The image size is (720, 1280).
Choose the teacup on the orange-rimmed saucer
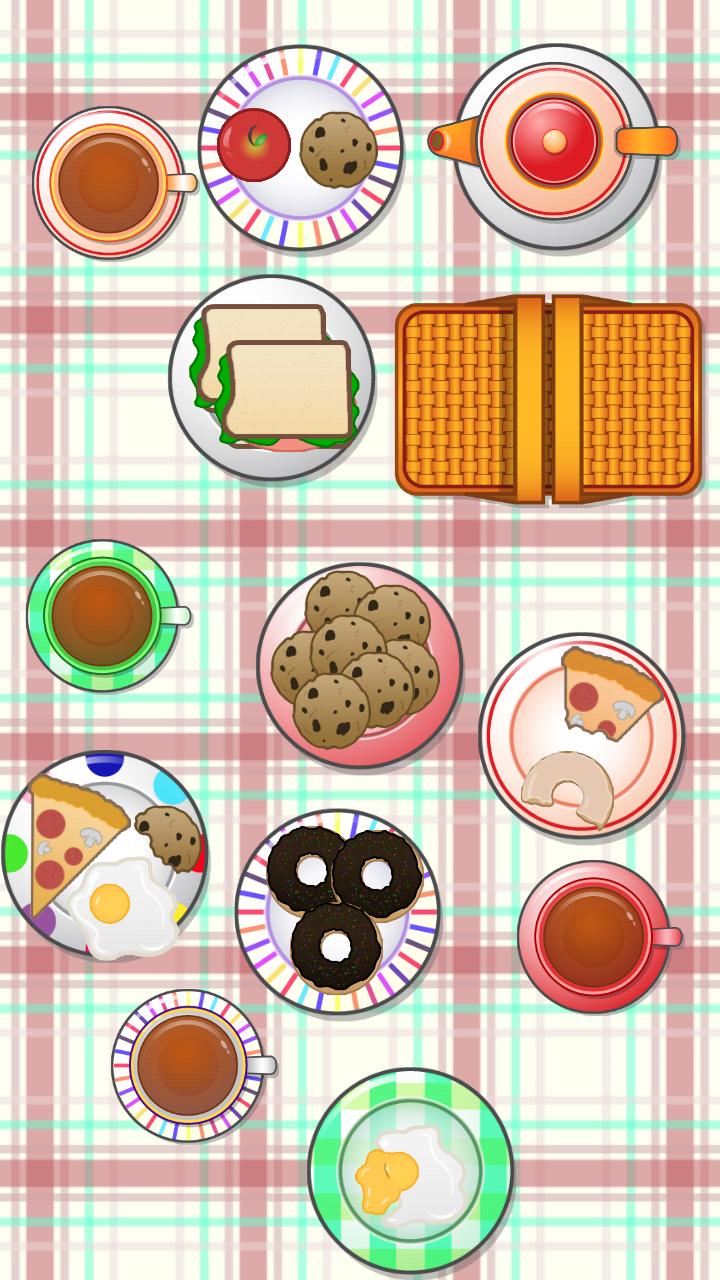[x=108, y=182]
